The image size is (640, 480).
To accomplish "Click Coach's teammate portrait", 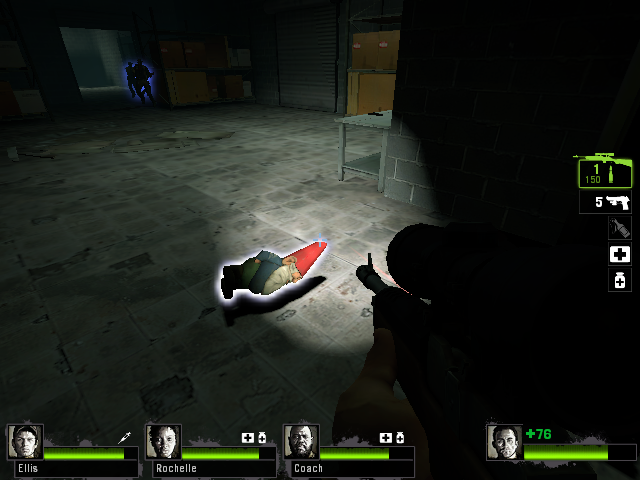I will [x=301, y=442].
